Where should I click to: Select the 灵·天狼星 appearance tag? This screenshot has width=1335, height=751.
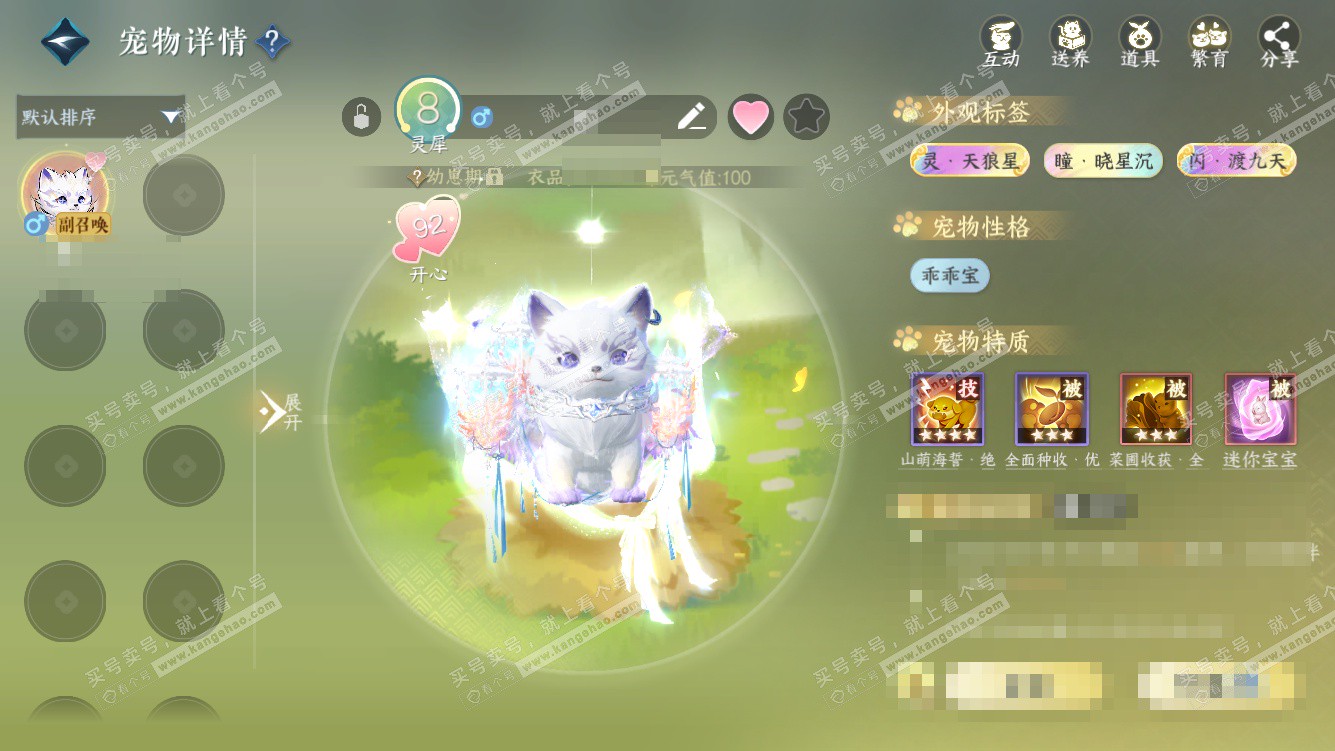tap(970, 160)
